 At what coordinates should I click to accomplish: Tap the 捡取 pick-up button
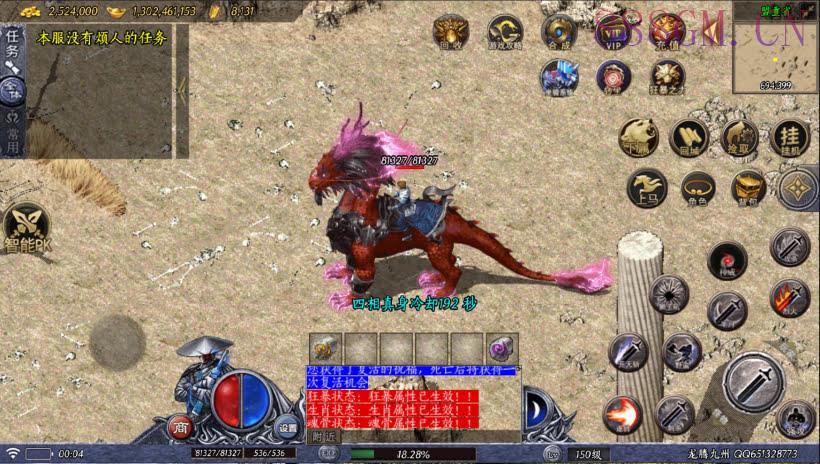[739, 138]
